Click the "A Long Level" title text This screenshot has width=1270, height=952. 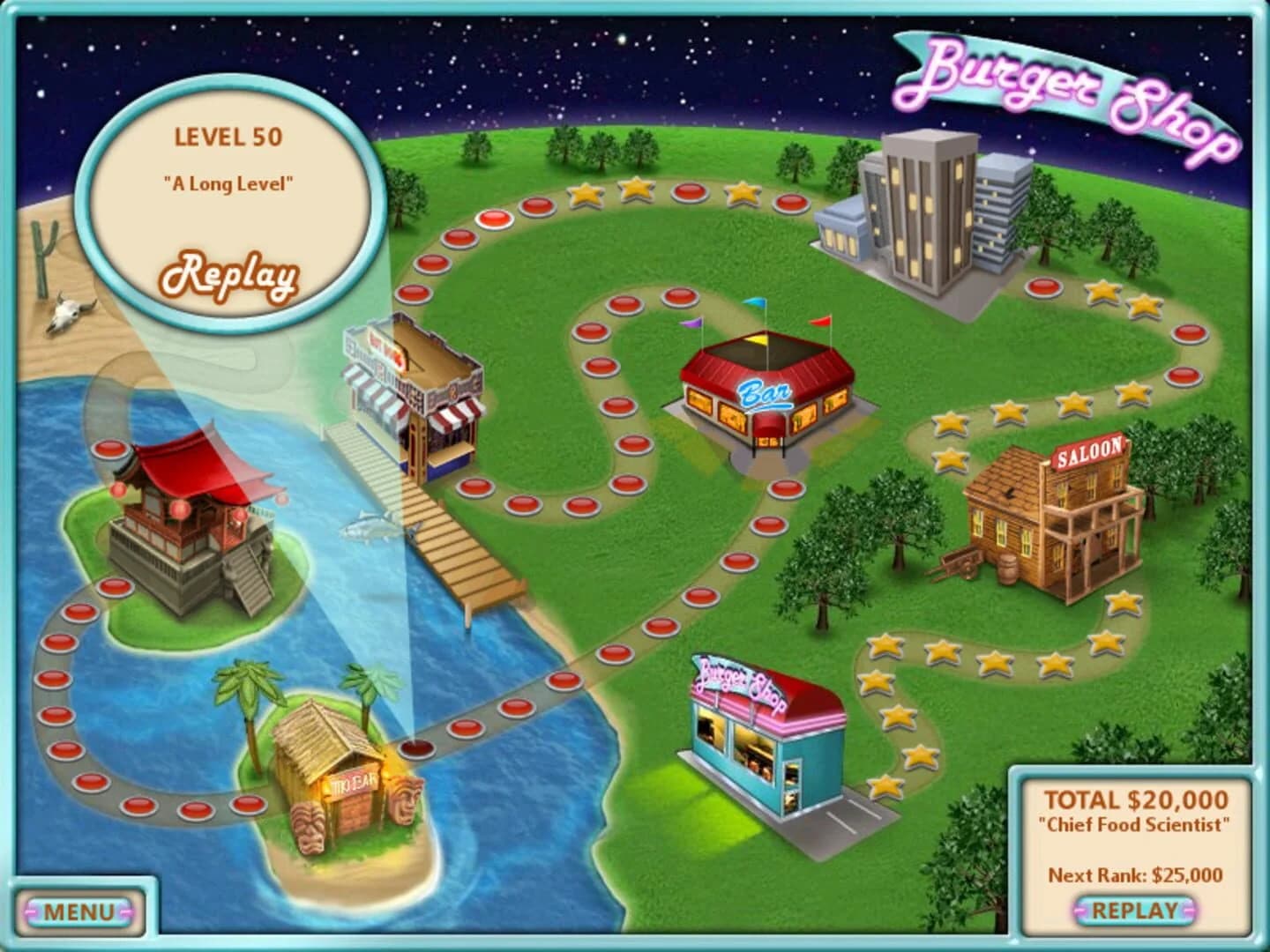[228, 185]
